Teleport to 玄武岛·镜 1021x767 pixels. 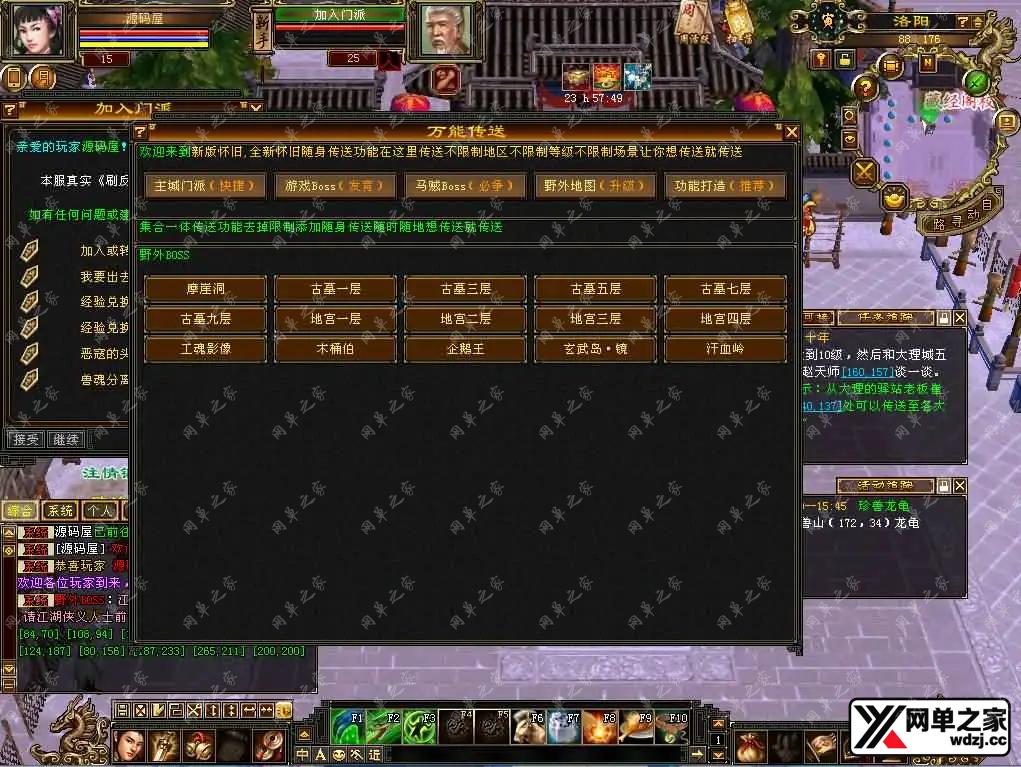point(595,349)
